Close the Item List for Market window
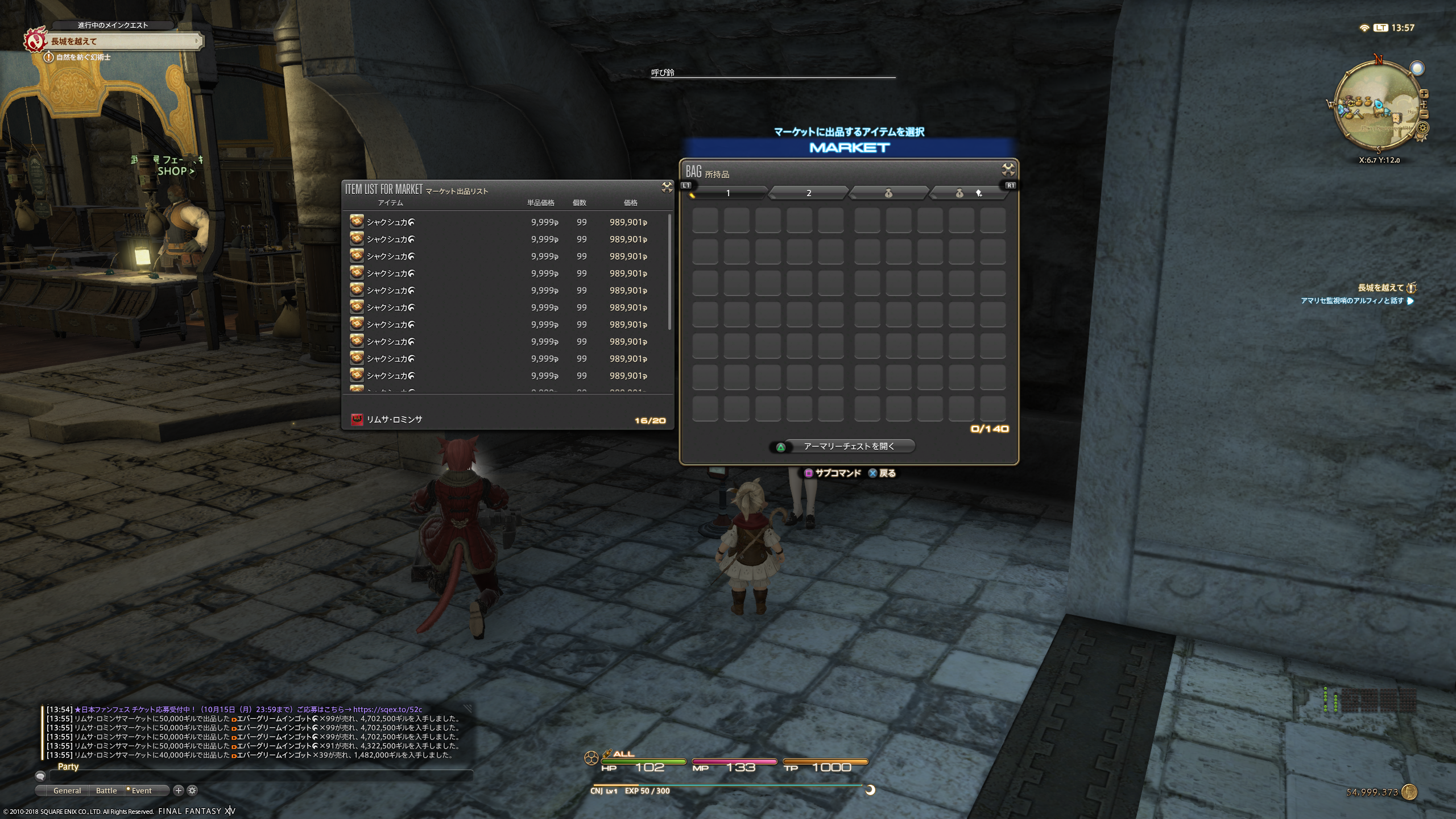 click(667, 188)
